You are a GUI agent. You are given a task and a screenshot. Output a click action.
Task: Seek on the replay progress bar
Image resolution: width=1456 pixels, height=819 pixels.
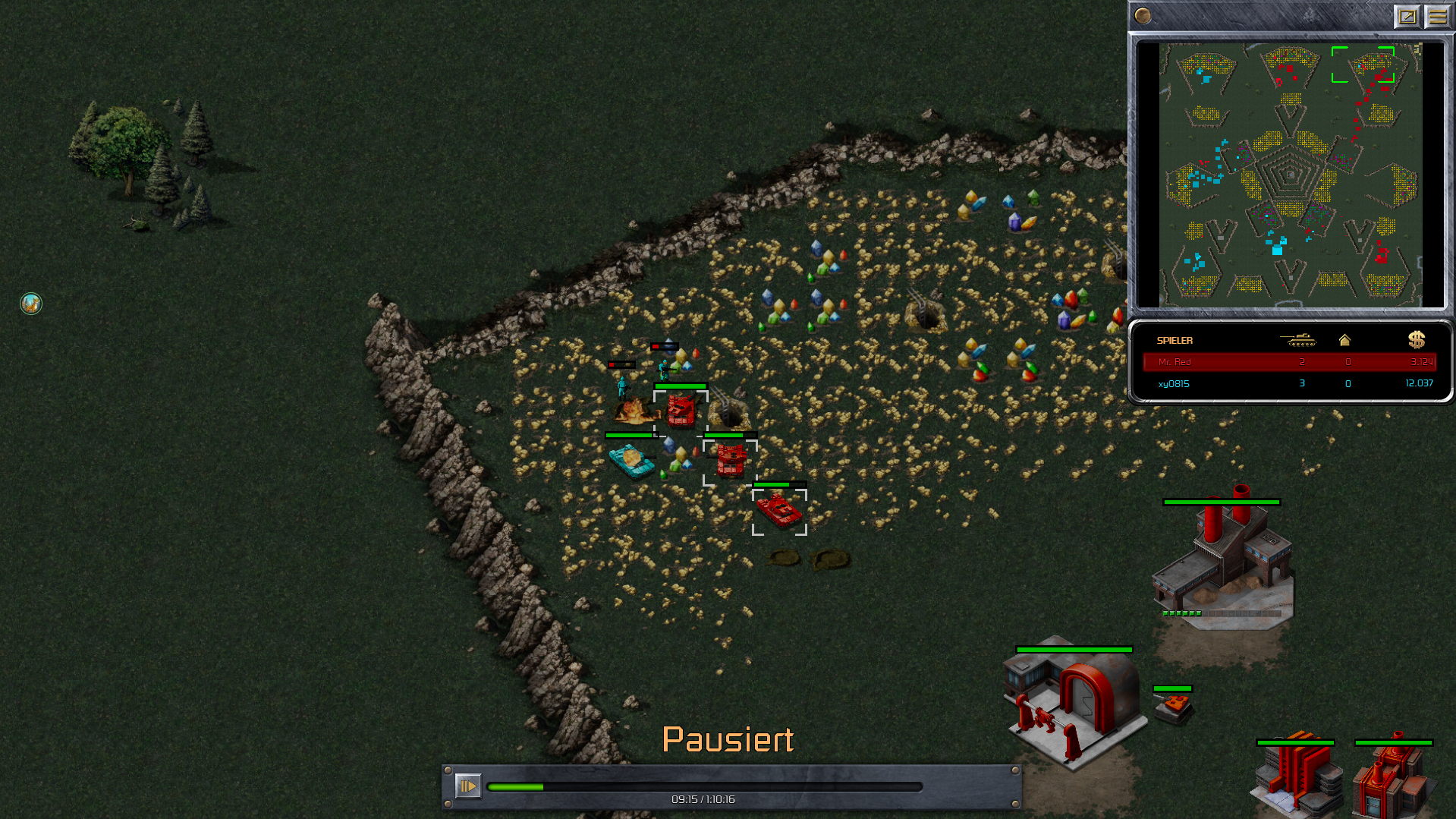[704, 787]
